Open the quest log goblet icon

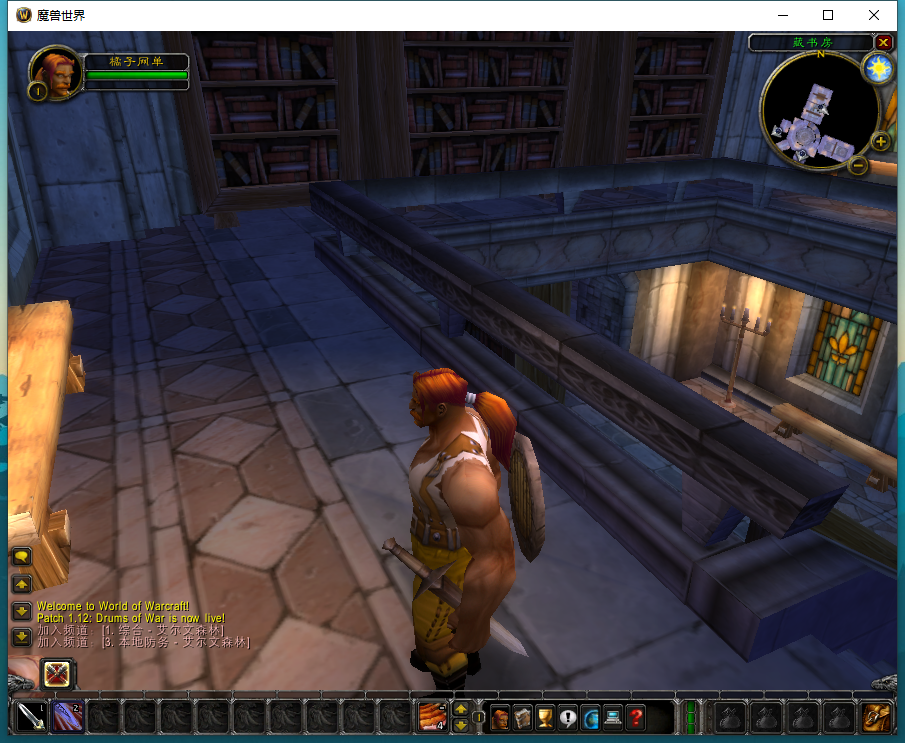(x=545, y=717)
